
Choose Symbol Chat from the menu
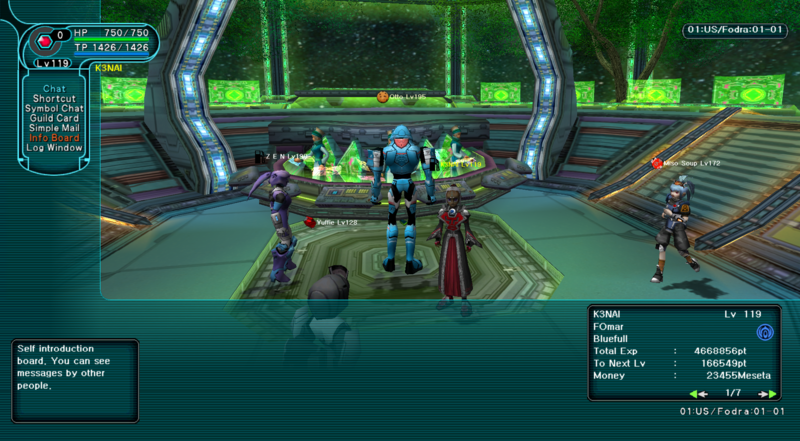tap(54, 109)
